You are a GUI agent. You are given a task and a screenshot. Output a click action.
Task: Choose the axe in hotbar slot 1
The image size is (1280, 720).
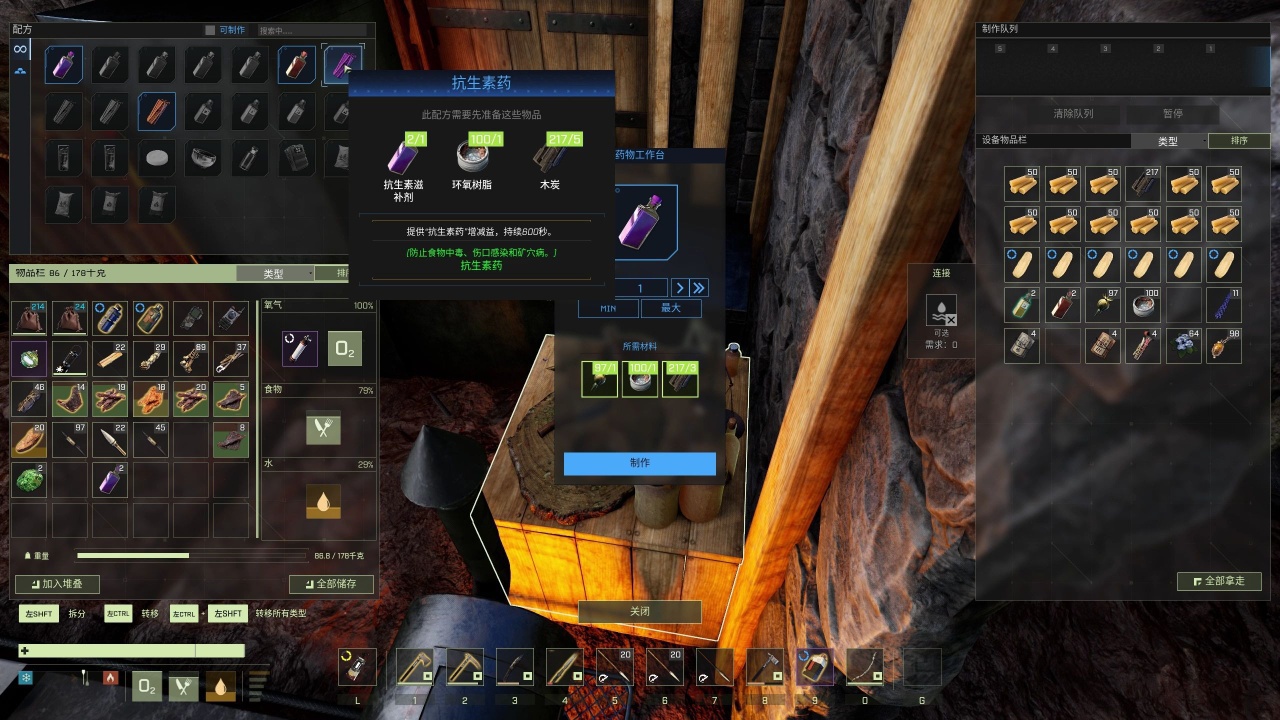[x=415, y=667]
